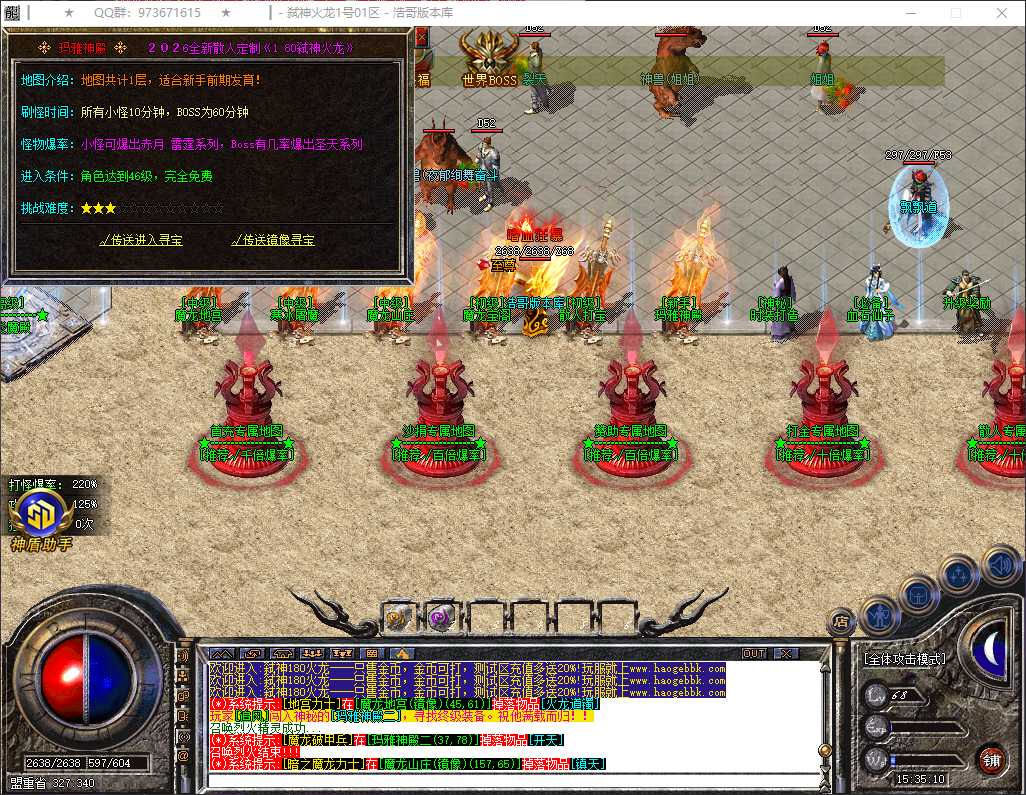Open the character status button
Screen dimensions: 1026x795
[877, 616]
